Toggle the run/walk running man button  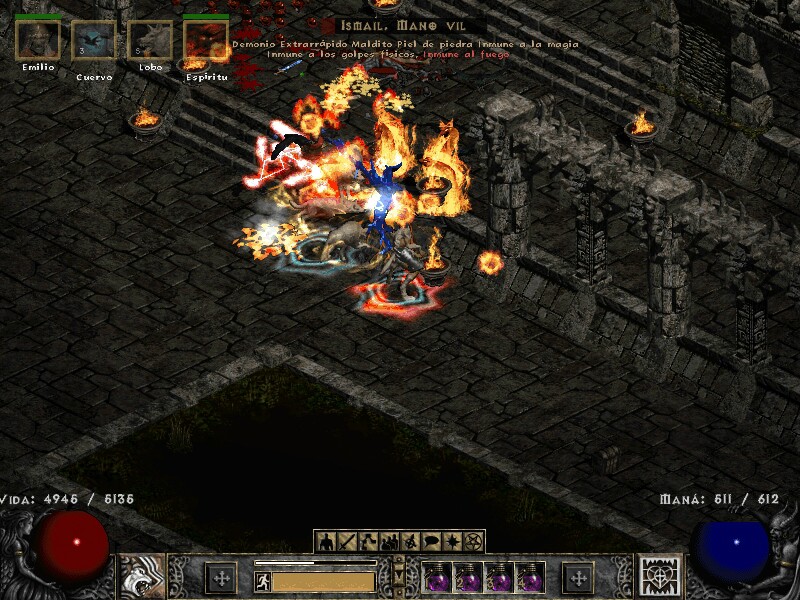click(263, 580)
